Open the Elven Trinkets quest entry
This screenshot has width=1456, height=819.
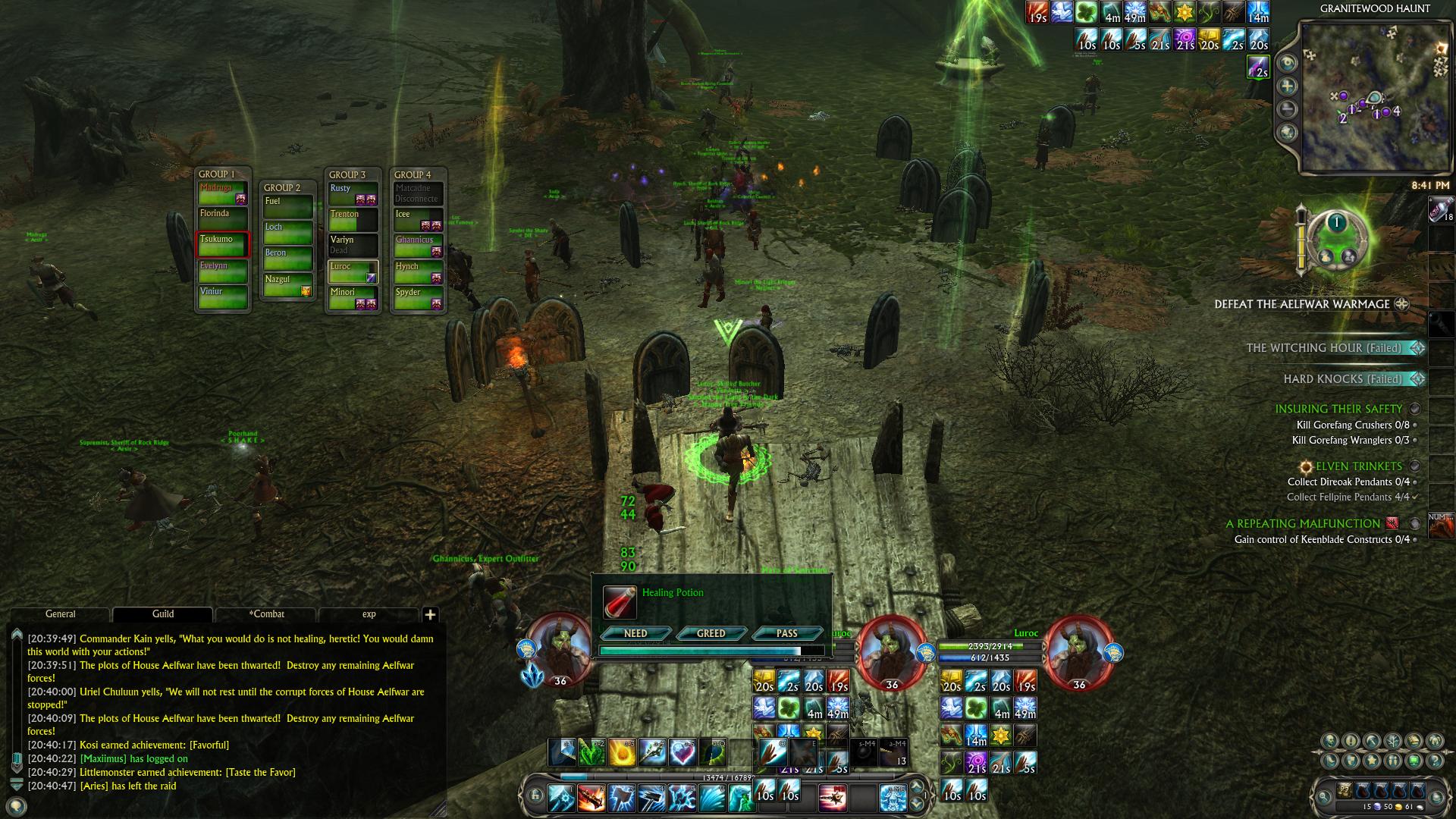tap(1358, 466)
